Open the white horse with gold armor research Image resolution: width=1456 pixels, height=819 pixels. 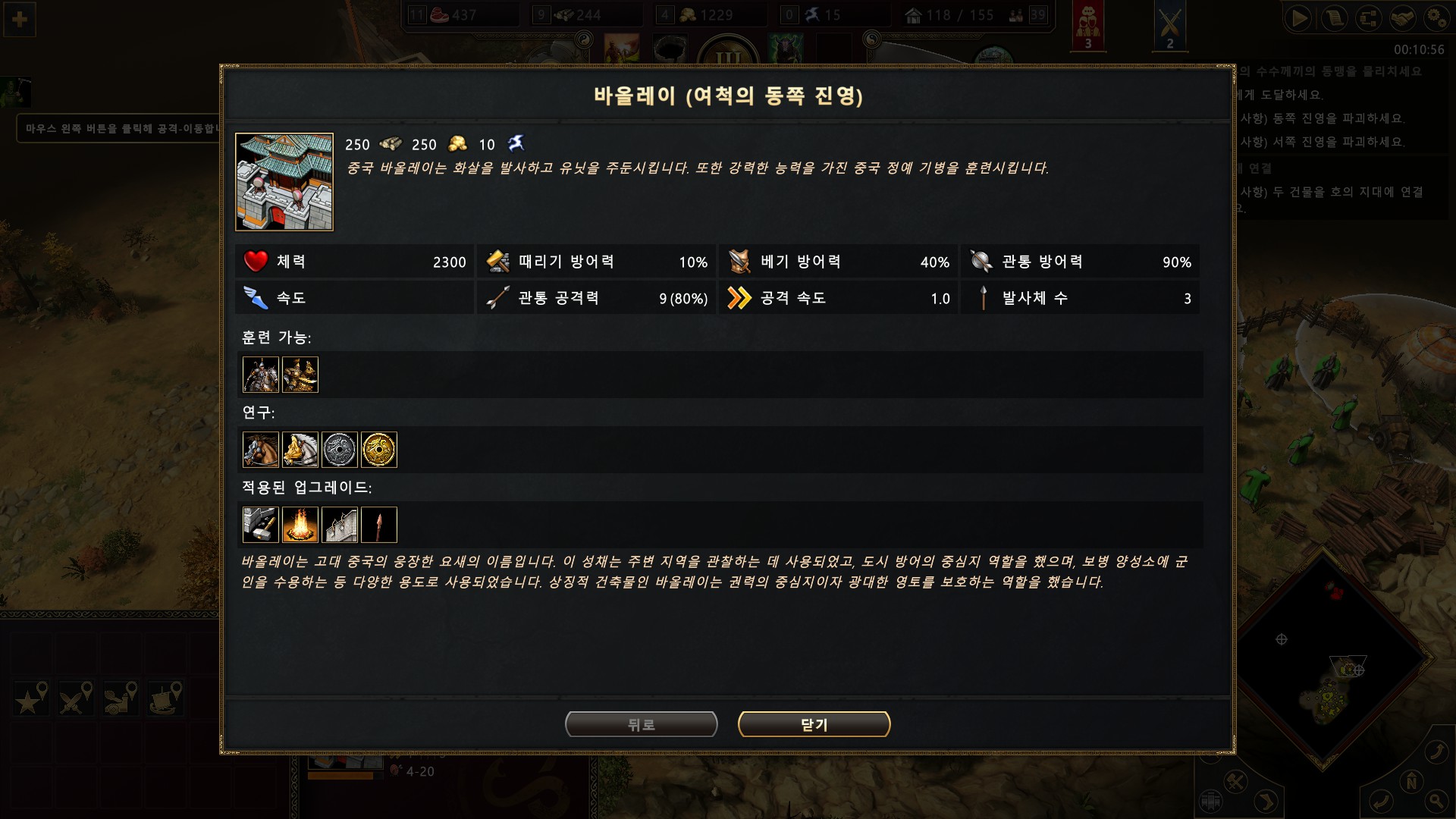tap(300, 450)
